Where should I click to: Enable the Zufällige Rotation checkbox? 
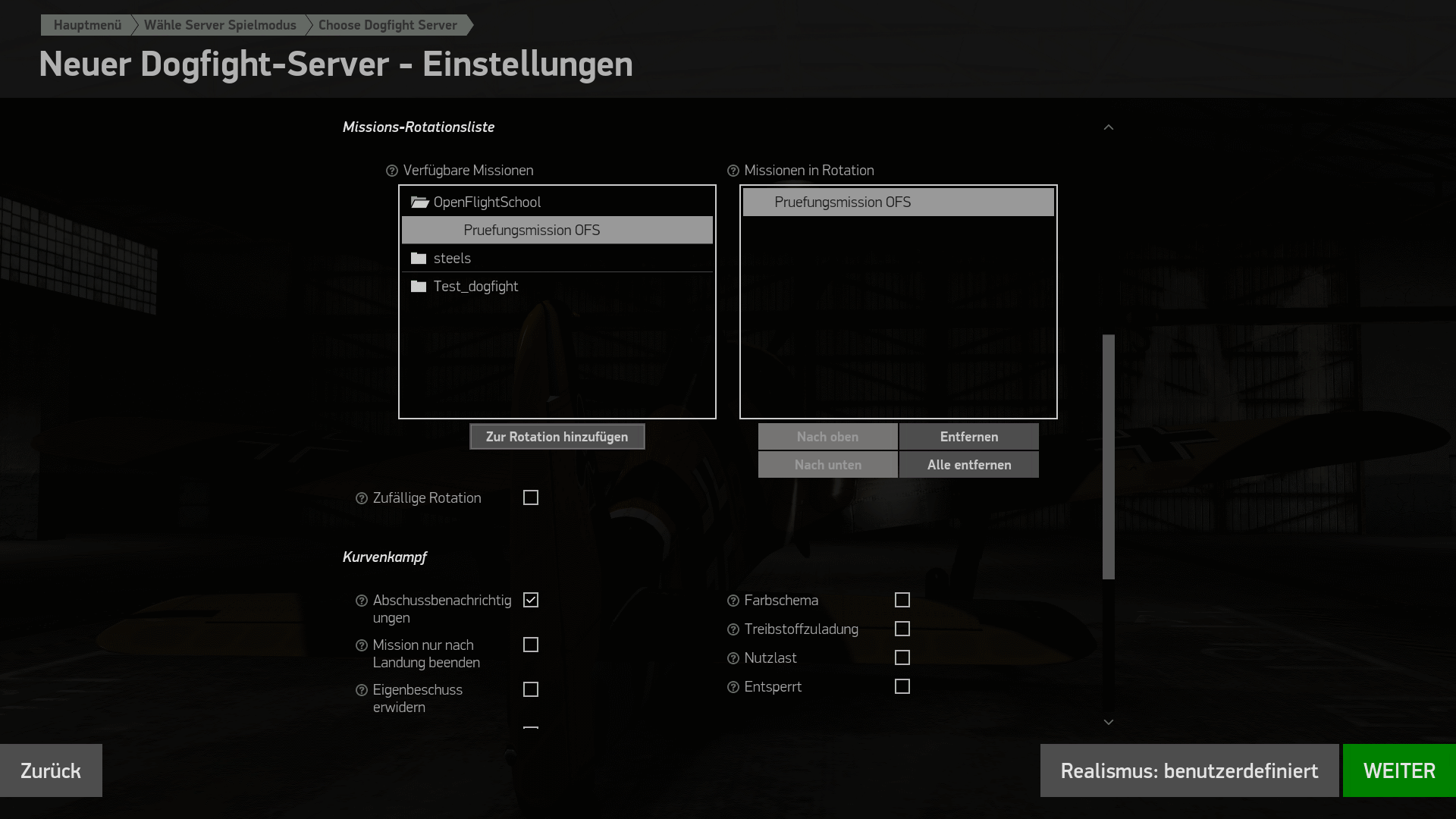(531, 497)
